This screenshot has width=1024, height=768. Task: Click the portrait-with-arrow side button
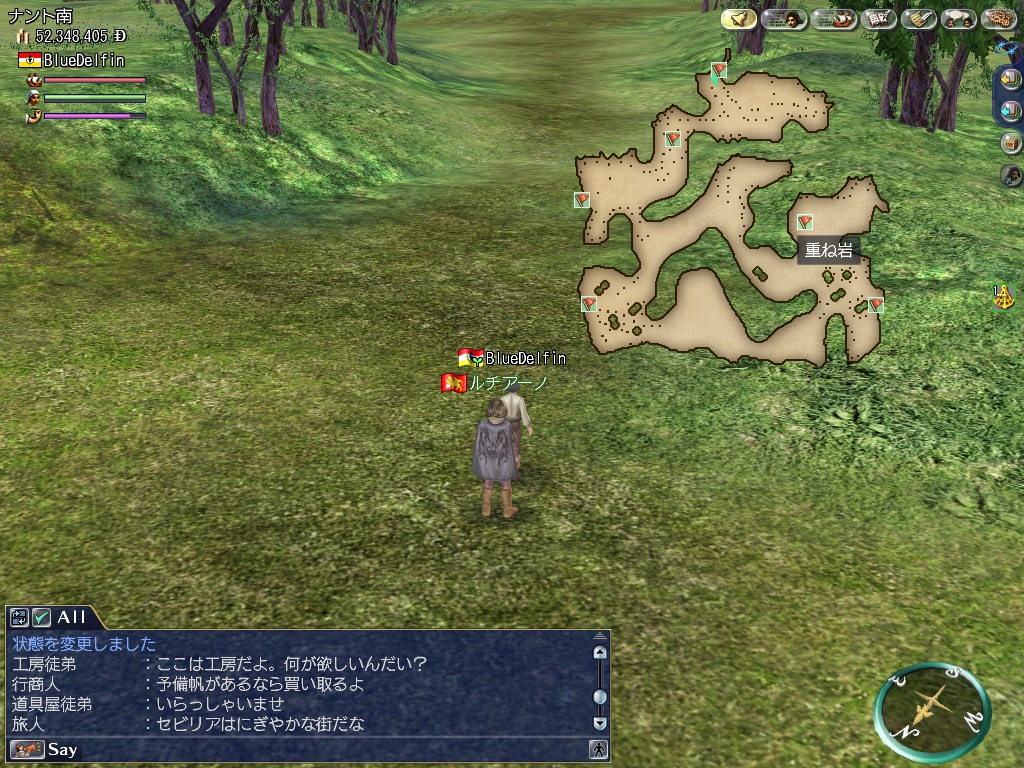pyautogui.click(x=1011, y=175)
